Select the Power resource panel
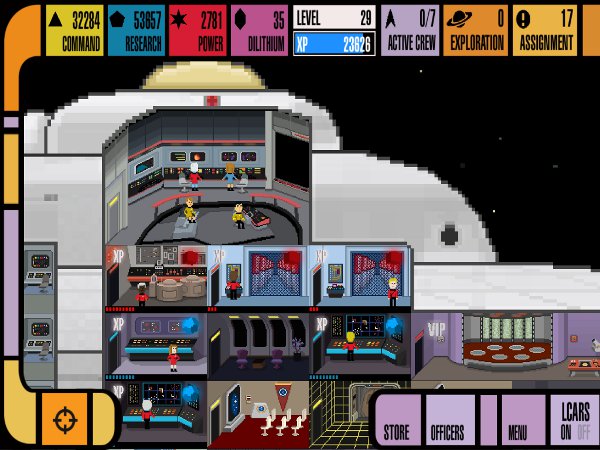This screenshot has width=600, height=450. click(x=196, y=30)
